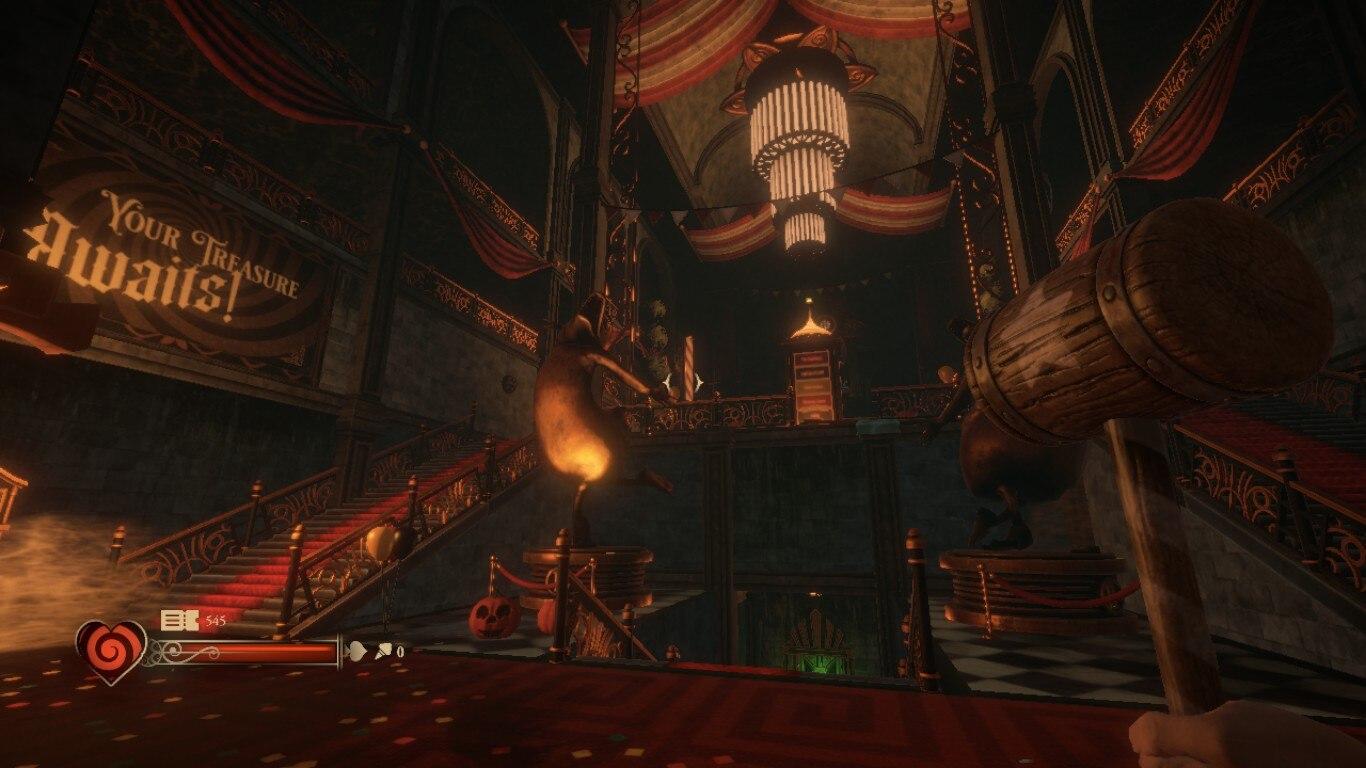Screen dimensions: 1366x768
Task: Click the swirled heart health icon
Action: (x=111, y=651)
